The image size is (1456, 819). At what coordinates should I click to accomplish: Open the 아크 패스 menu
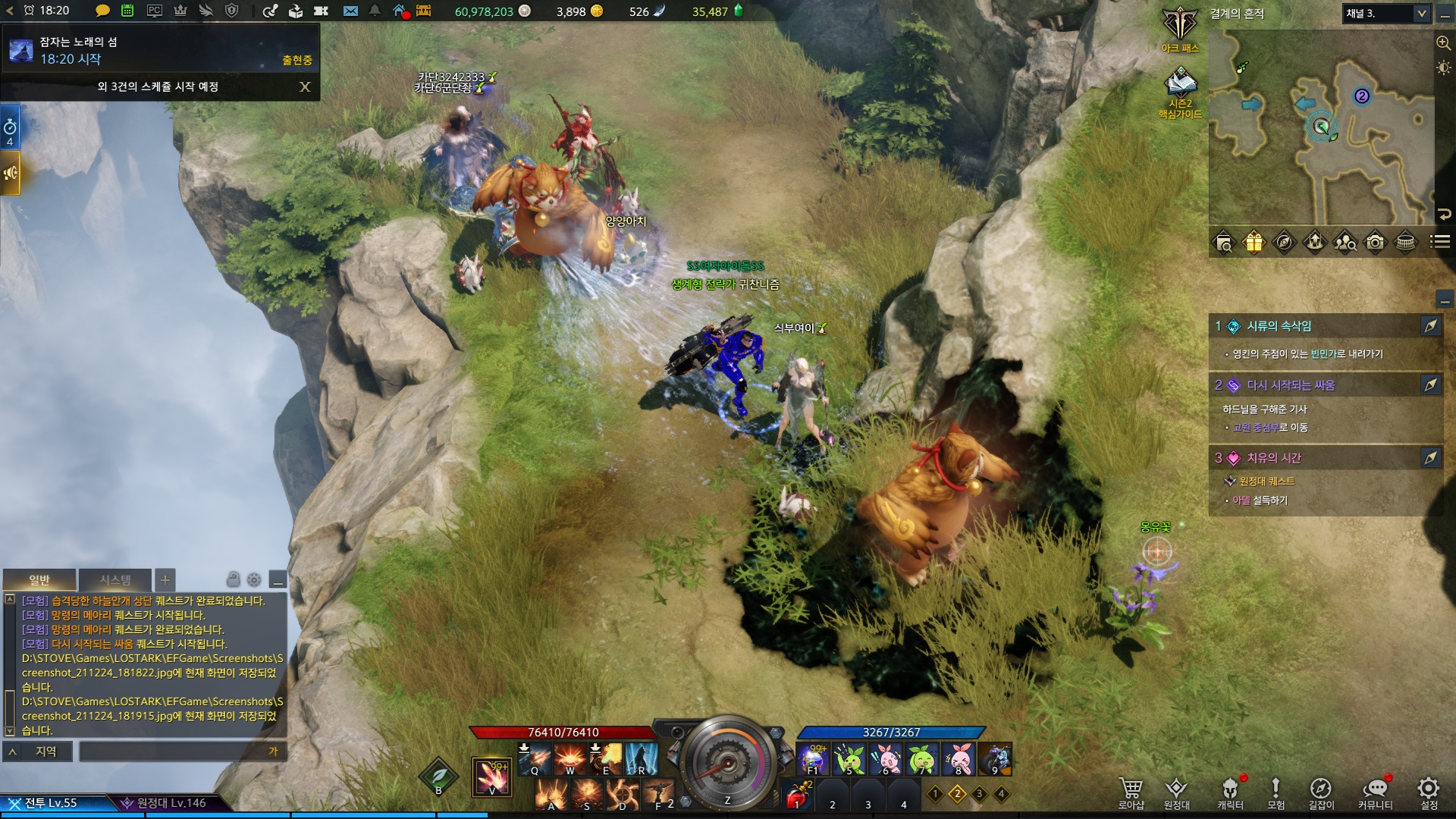[x=1180, y=29]
